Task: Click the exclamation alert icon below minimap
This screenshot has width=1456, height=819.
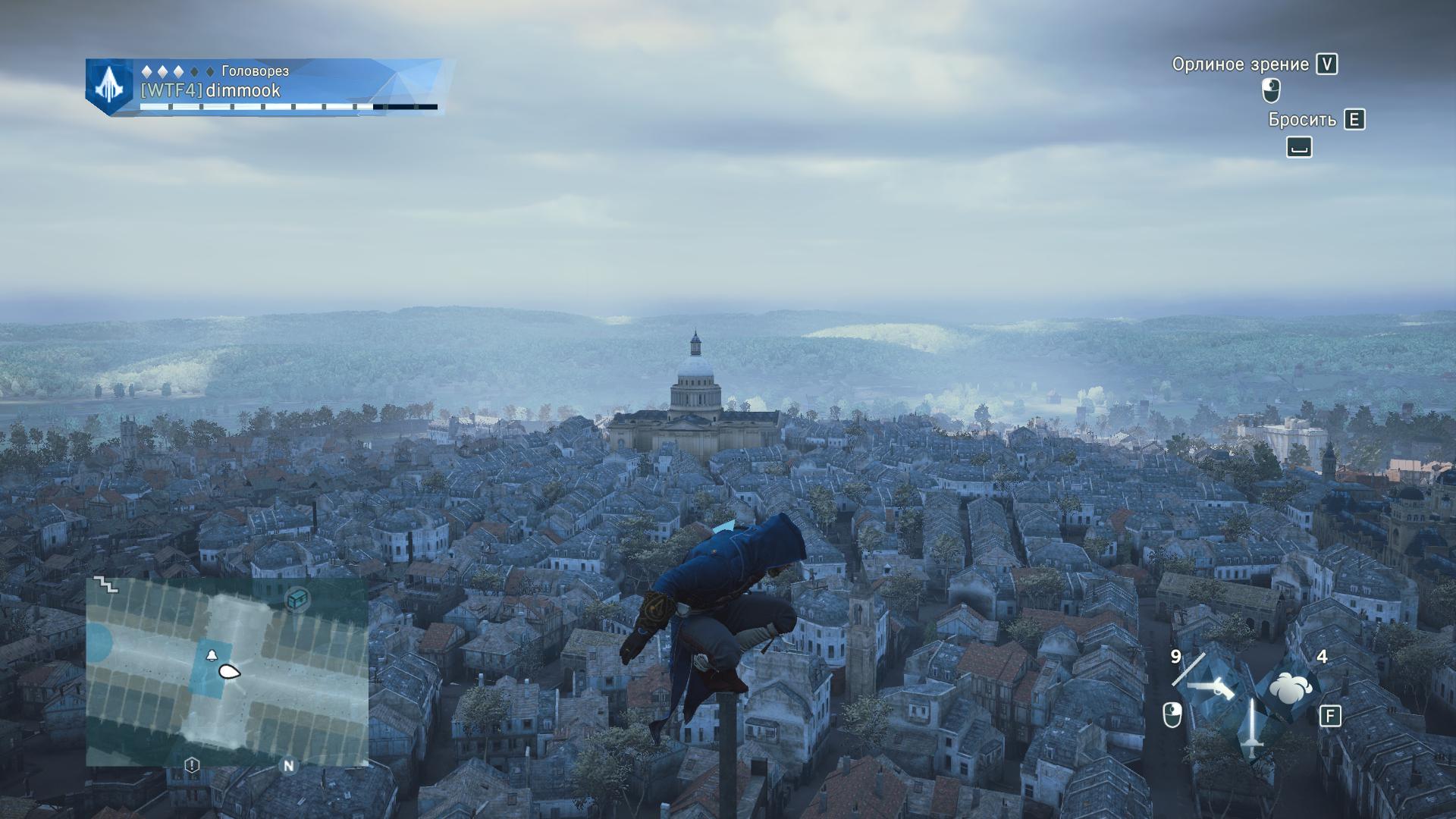Action: (x=192, y=765)
